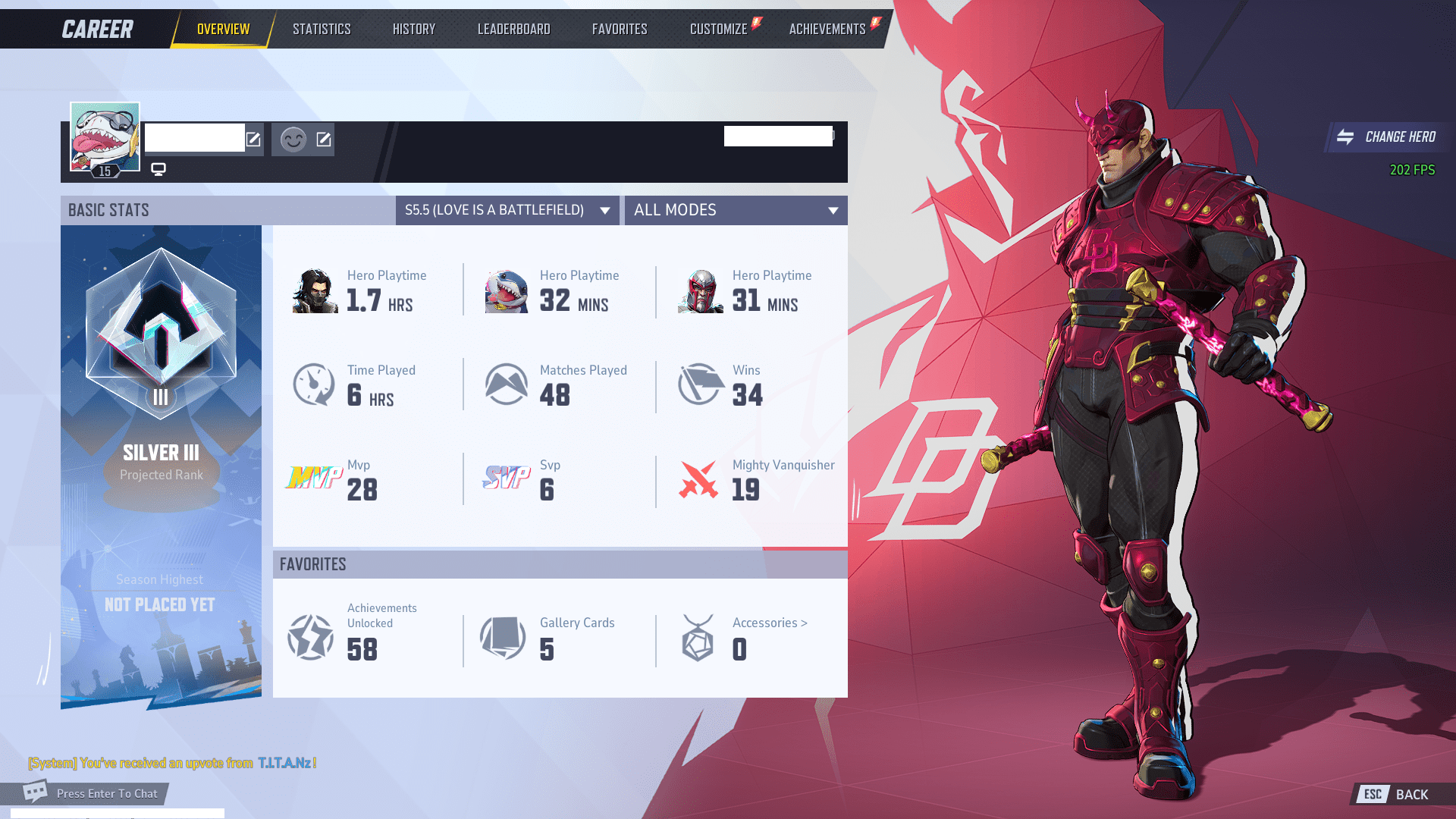This screenshot has height=819, width=1456.
Task: Select the Magneto hero portrait
Action: (699, 290)
